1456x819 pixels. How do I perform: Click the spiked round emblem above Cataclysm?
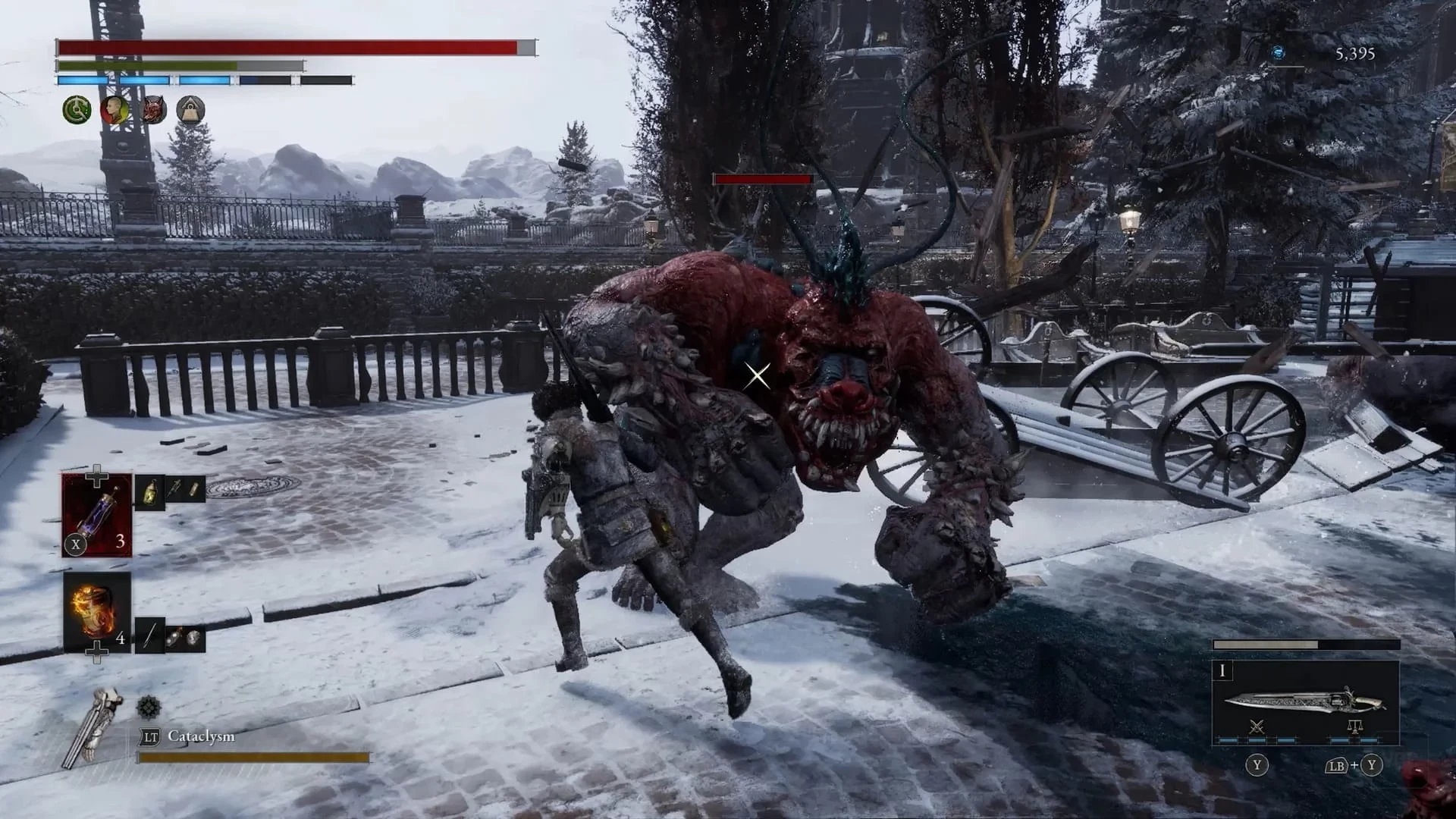pyautogui.click(x=148, y=708)
